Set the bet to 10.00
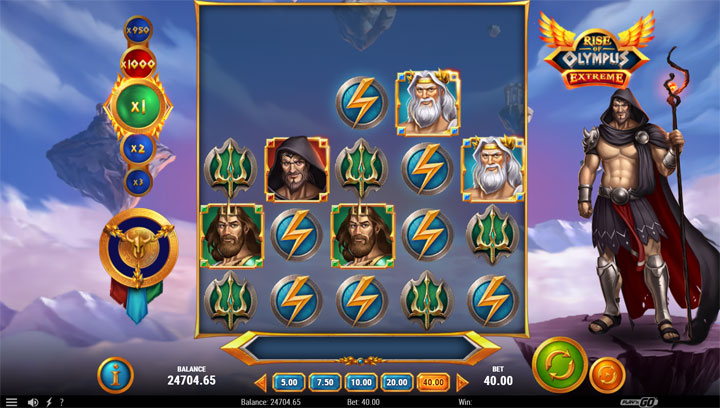720x408 pixels. click(x=360, y=382)
